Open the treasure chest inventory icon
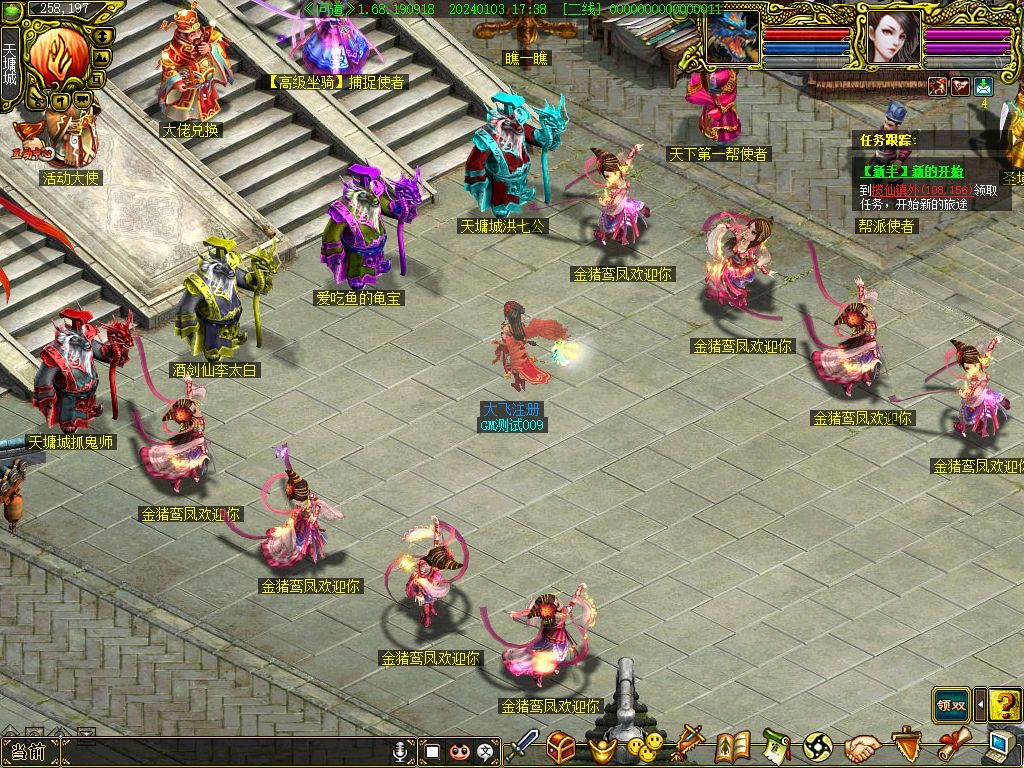This screenshot has width=1024, height=768. pos(561,747)
